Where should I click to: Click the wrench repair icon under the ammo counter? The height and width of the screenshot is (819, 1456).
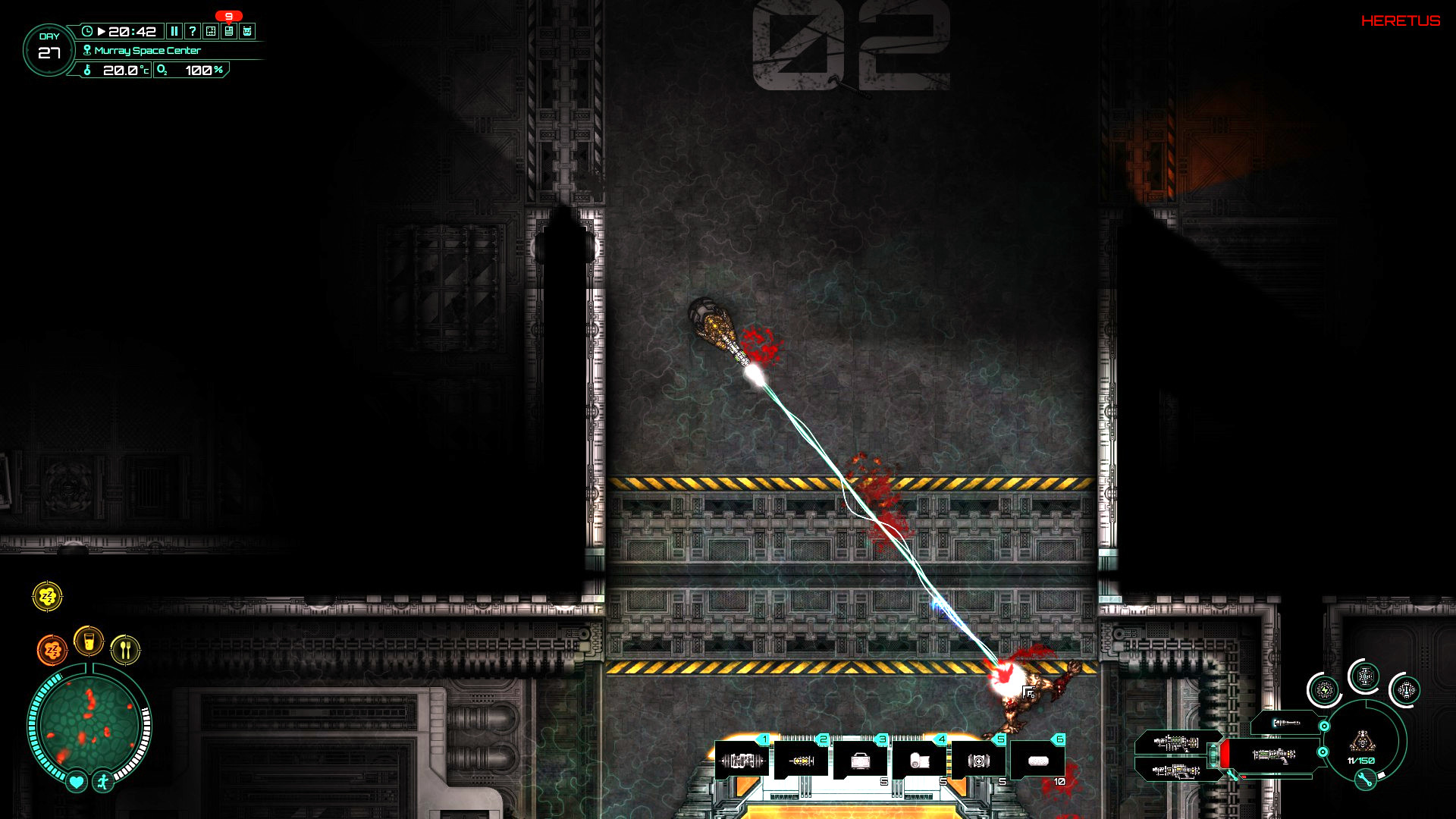1365,779
